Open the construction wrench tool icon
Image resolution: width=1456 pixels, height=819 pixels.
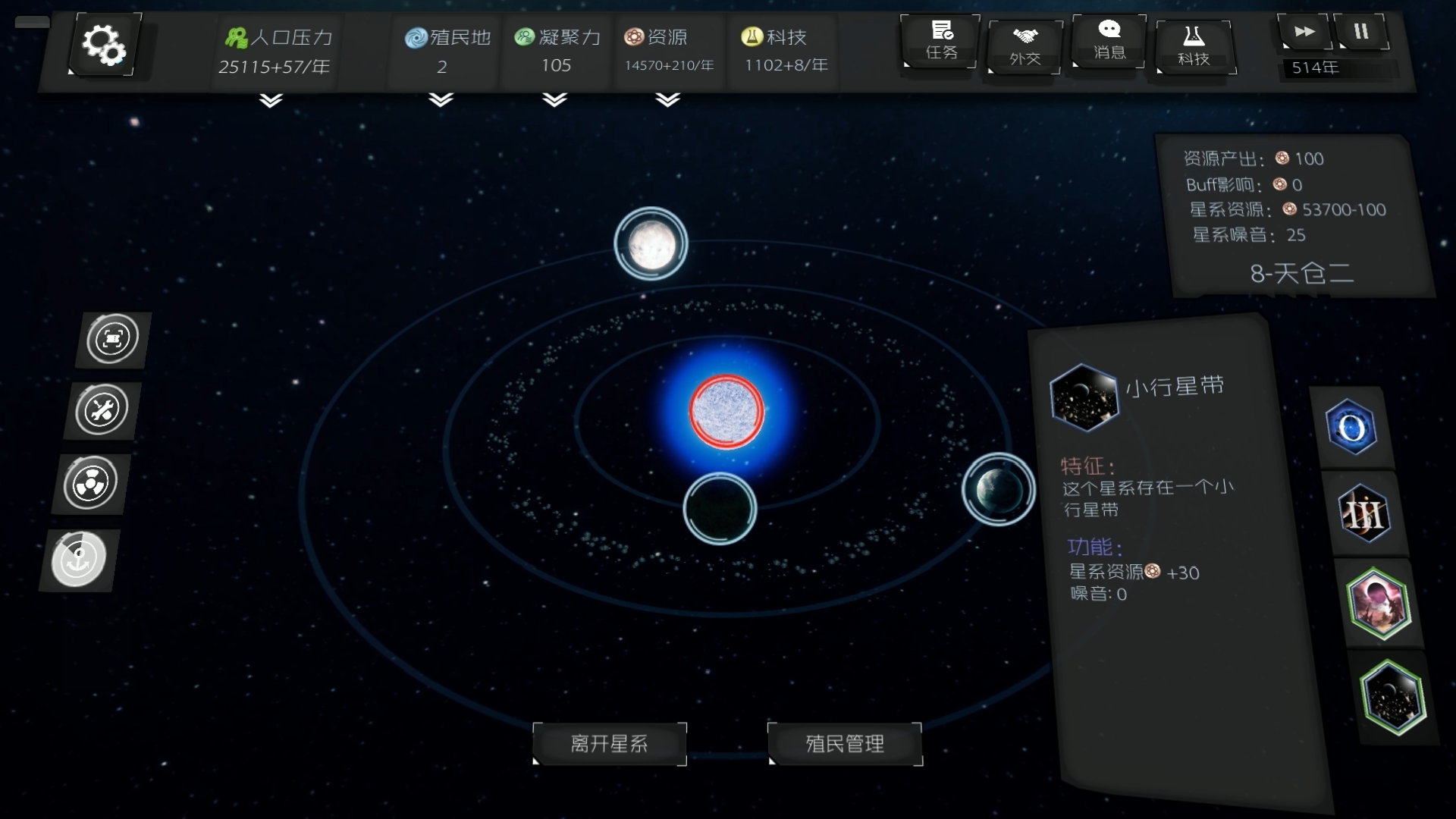(x=102, y=410)
